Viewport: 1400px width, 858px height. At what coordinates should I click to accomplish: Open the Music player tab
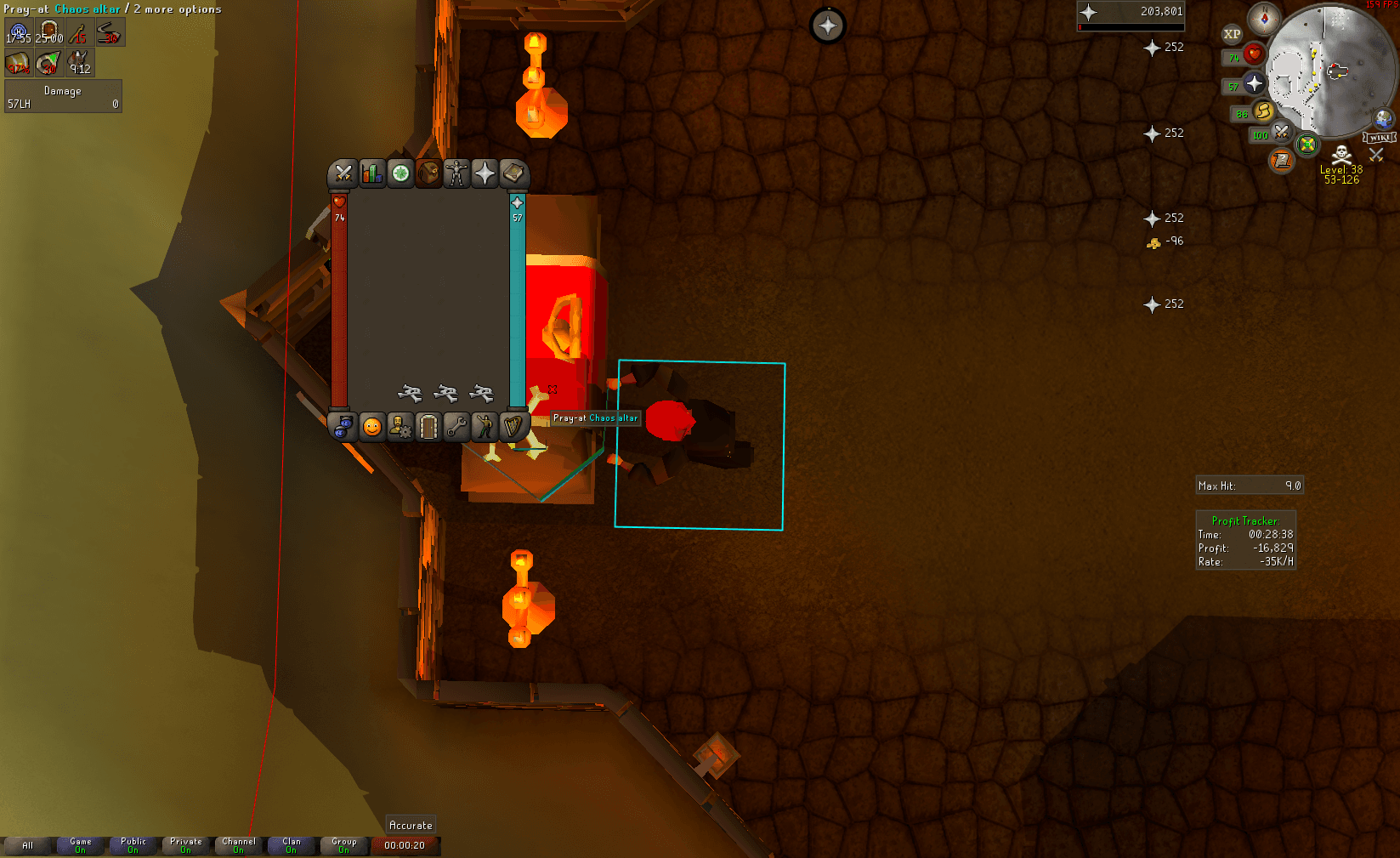513,428
